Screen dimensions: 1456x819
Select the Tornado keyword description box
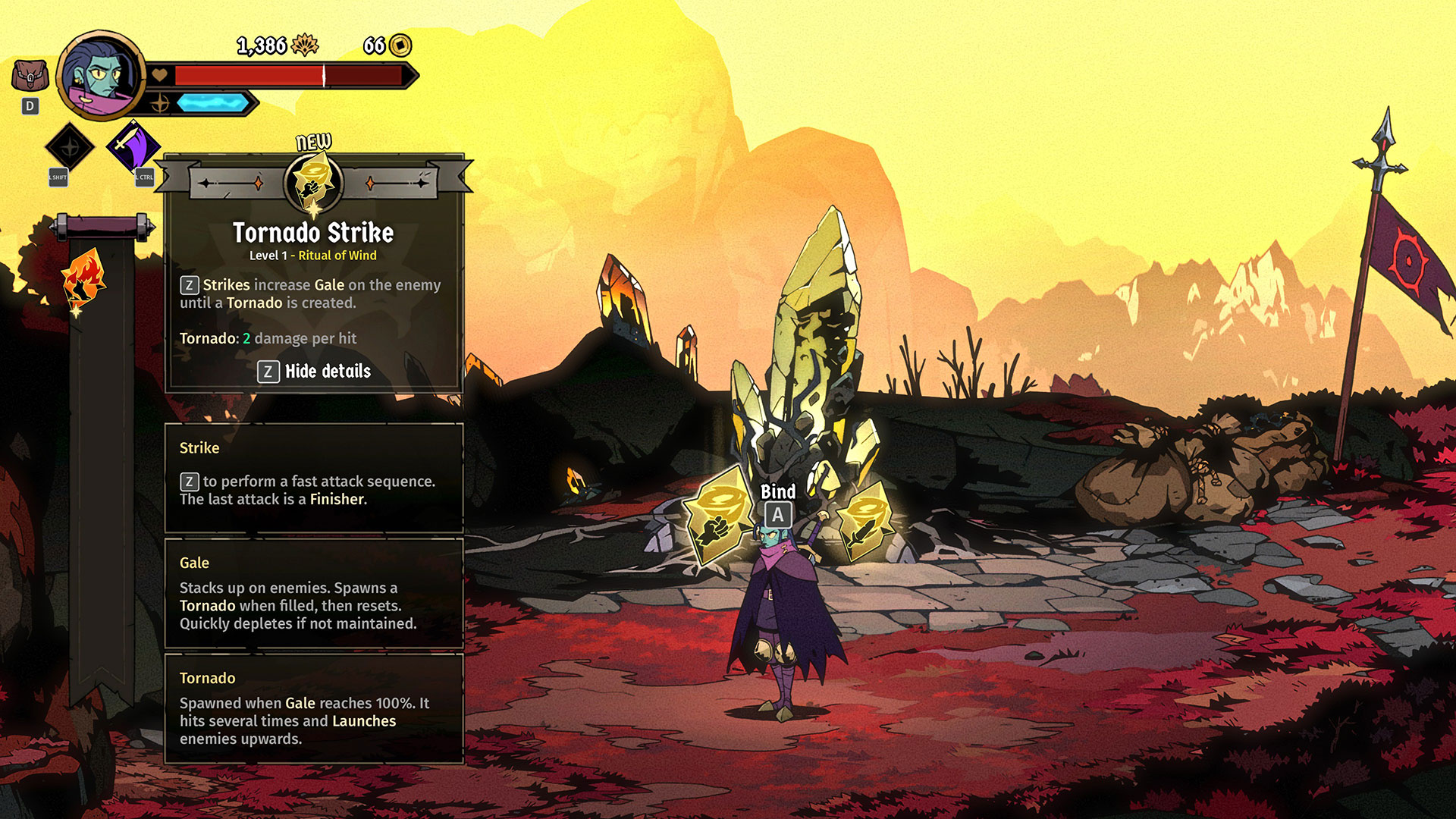pos(314,708)
